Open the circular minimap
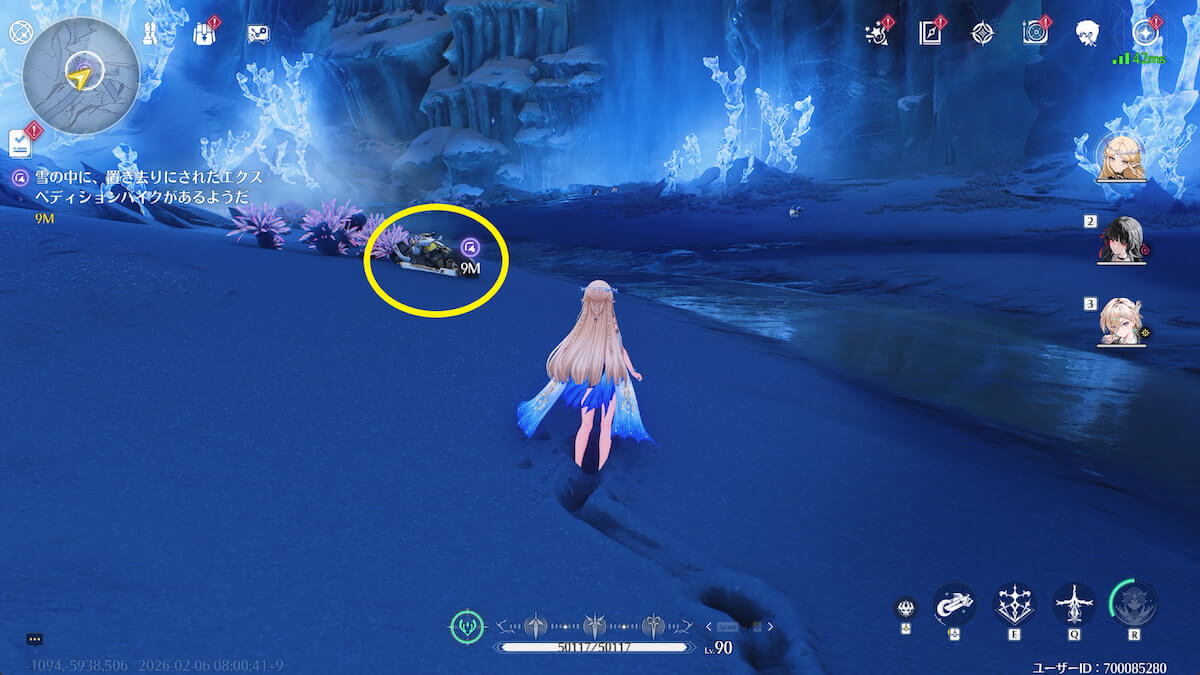The image size is (1200, 675). click(x=81, y=75)
